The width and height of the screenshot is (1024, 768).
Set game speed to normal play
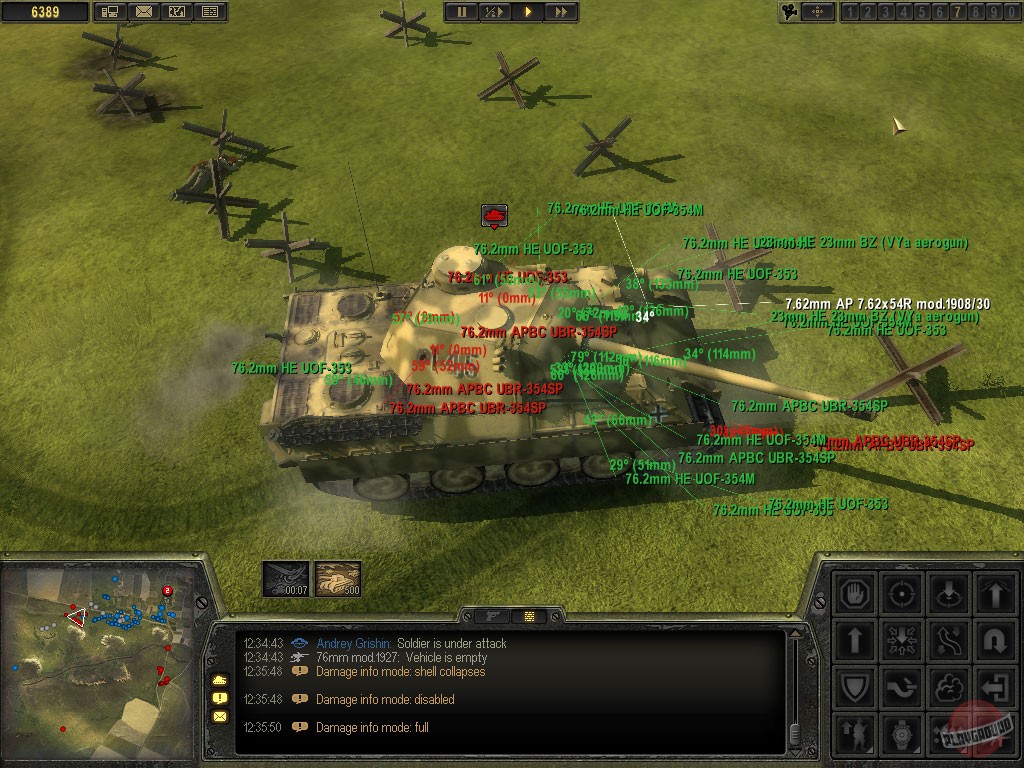click(527, 12)
